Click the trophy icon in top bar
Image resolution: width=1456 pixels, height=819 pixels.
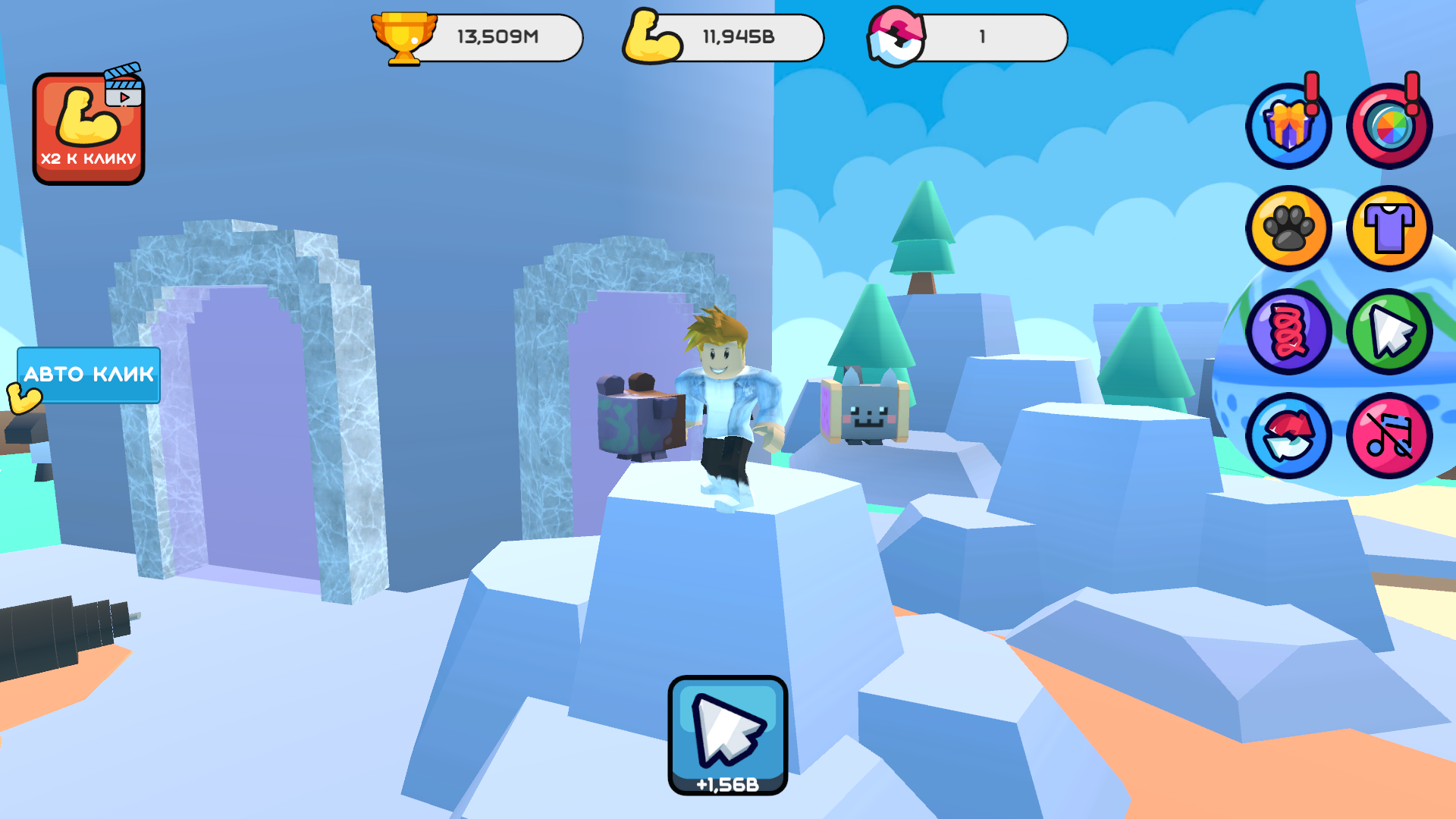(406, 36)
